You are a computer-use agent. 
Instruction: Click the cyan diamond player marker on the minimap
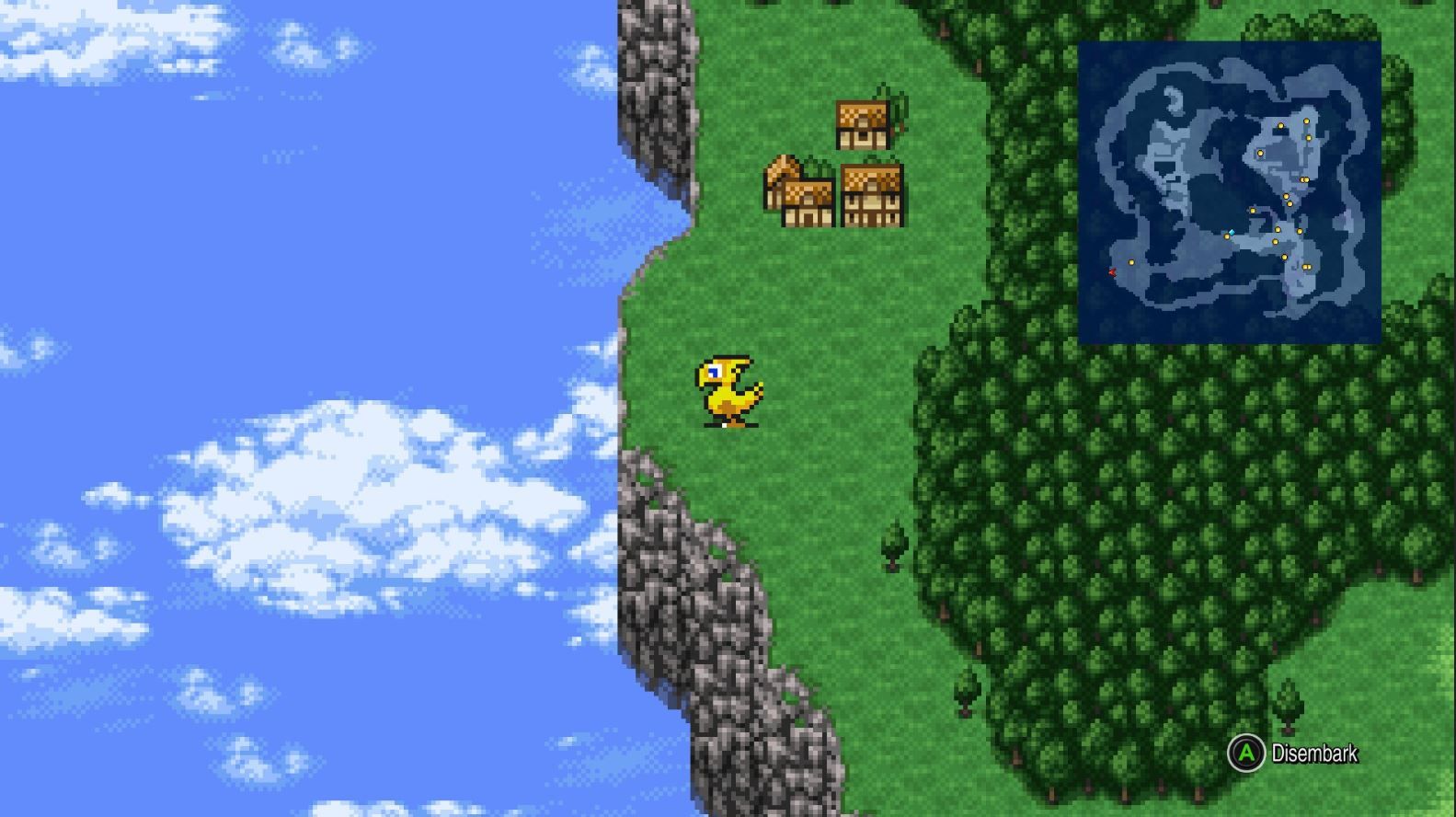1231,231
